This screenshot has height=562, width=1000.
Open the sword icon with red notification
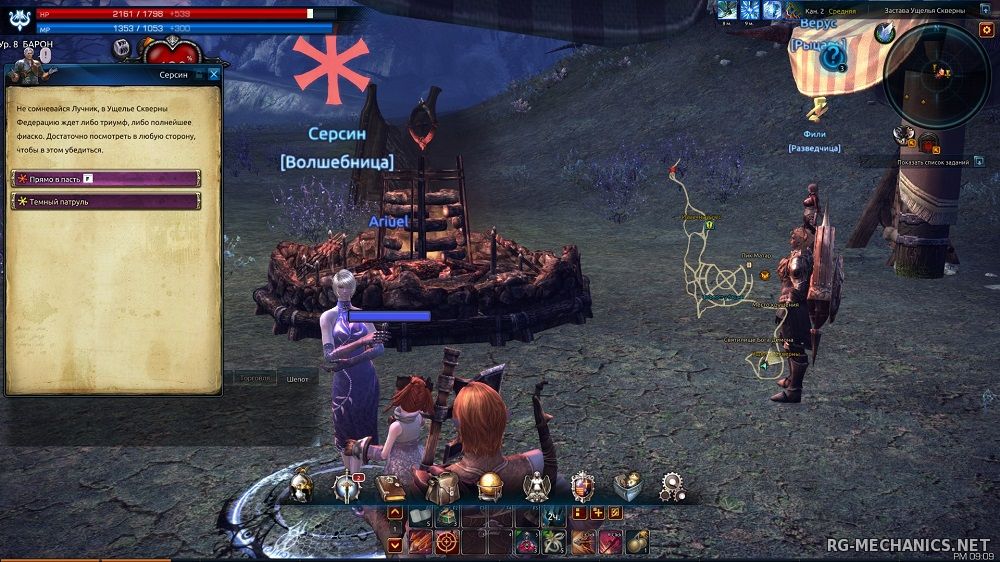pyautogui.click(x=346, y=487)
